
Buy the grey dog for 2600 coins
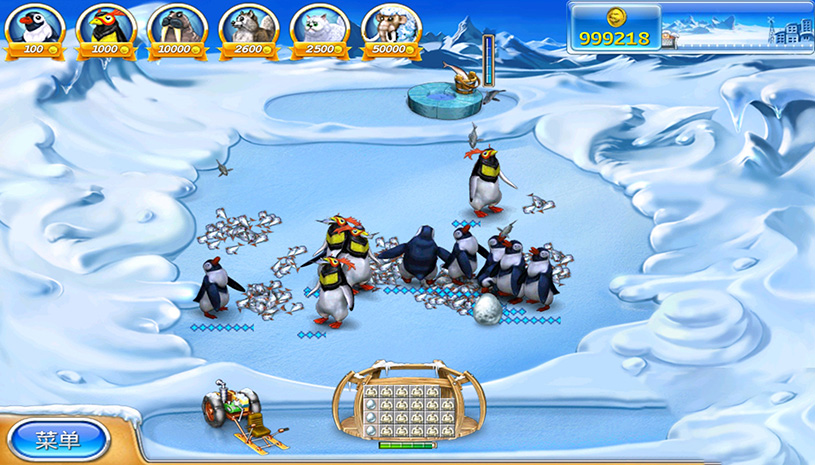pyautogui.click(x=249, y=26)
